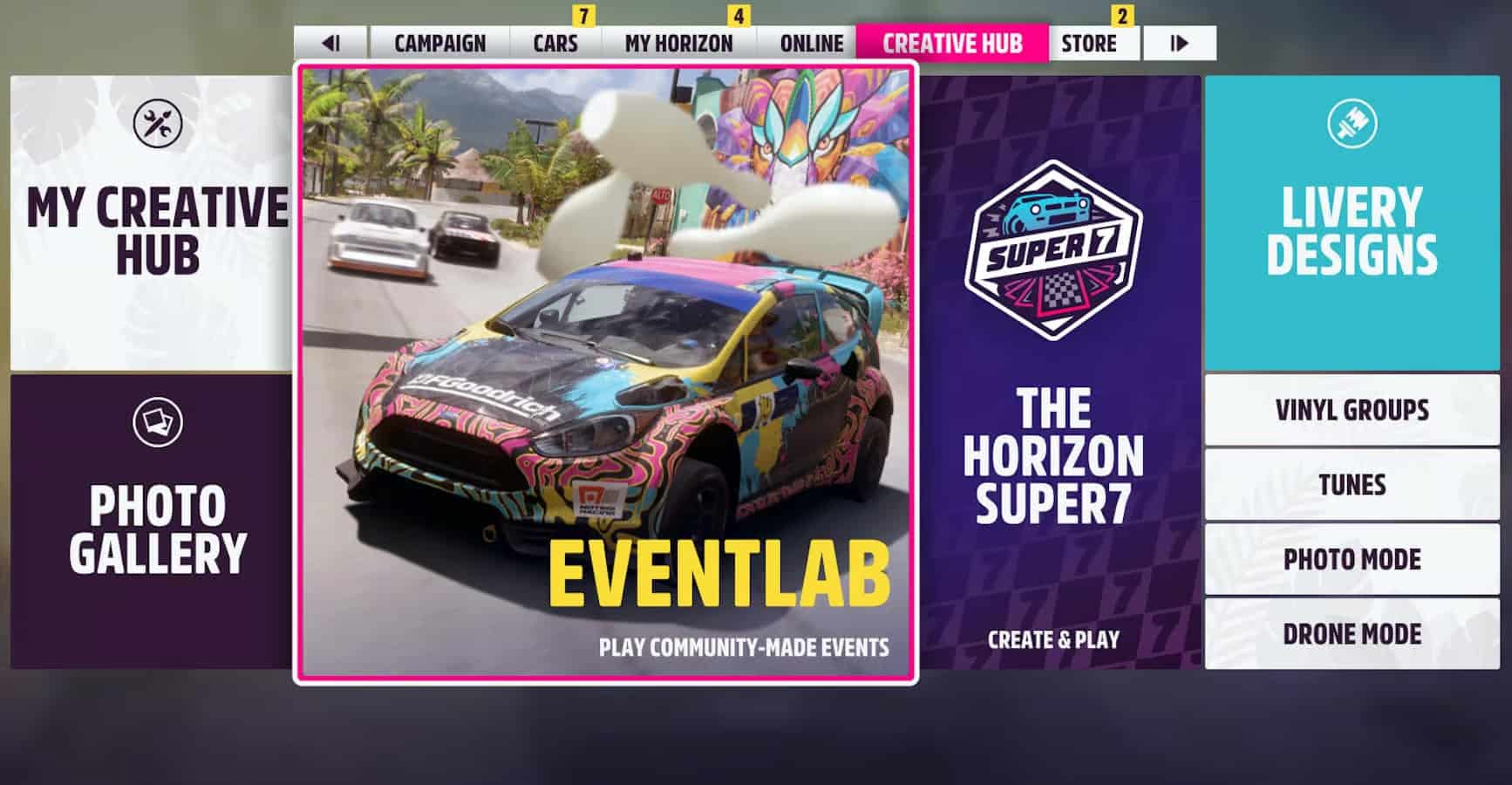Switch to My Horizon tab
The width and height of the screenshot is (1512, 785).
[x=678, y=44]
